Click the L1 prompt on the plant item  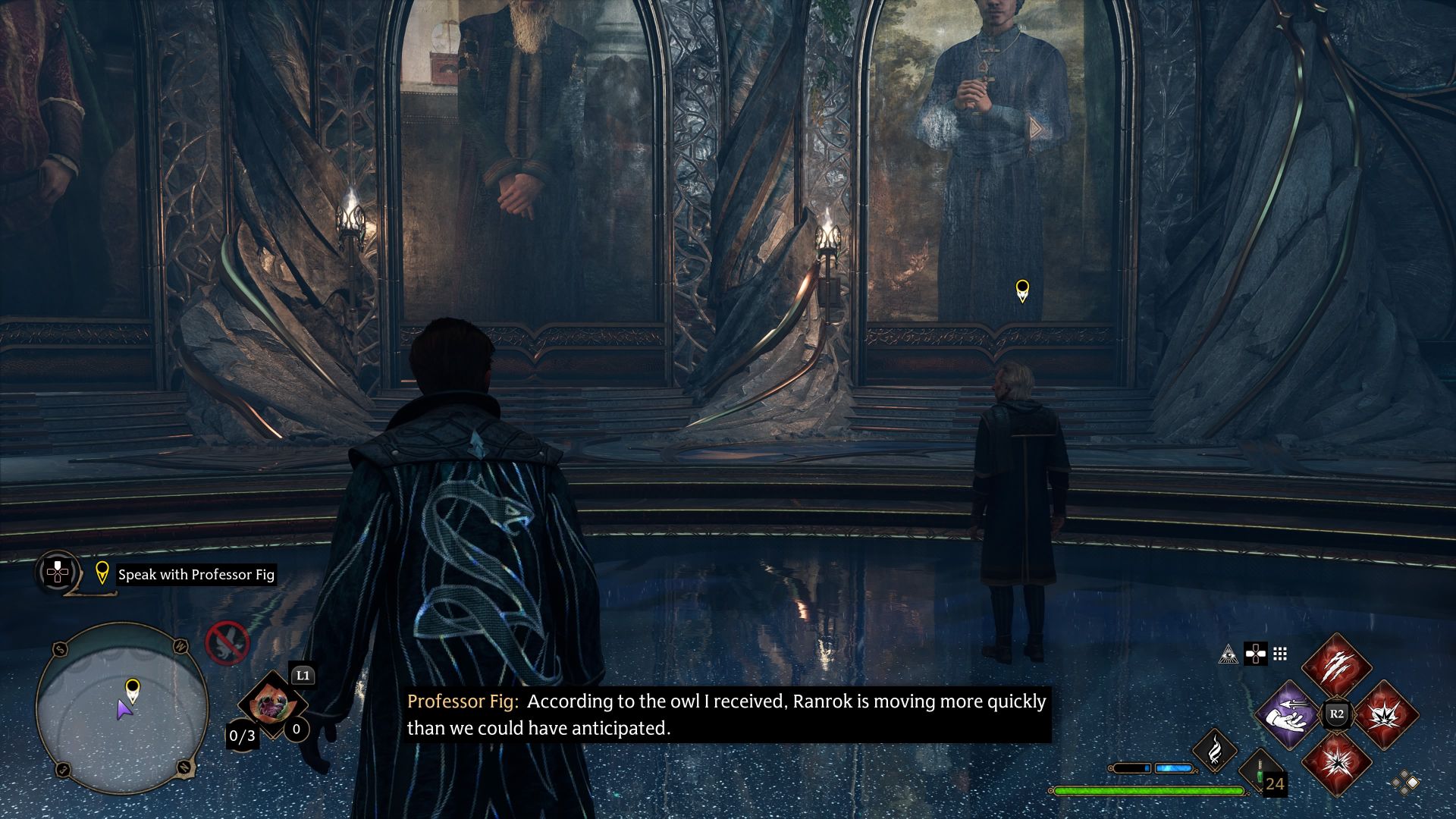tap(303, 675)
